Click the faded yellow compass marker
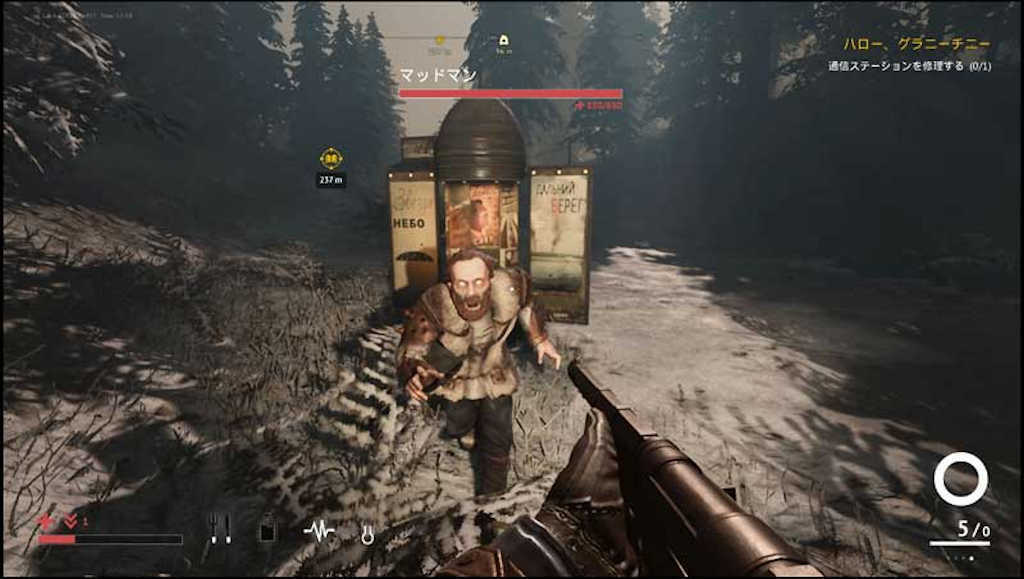 click(438, 41)
